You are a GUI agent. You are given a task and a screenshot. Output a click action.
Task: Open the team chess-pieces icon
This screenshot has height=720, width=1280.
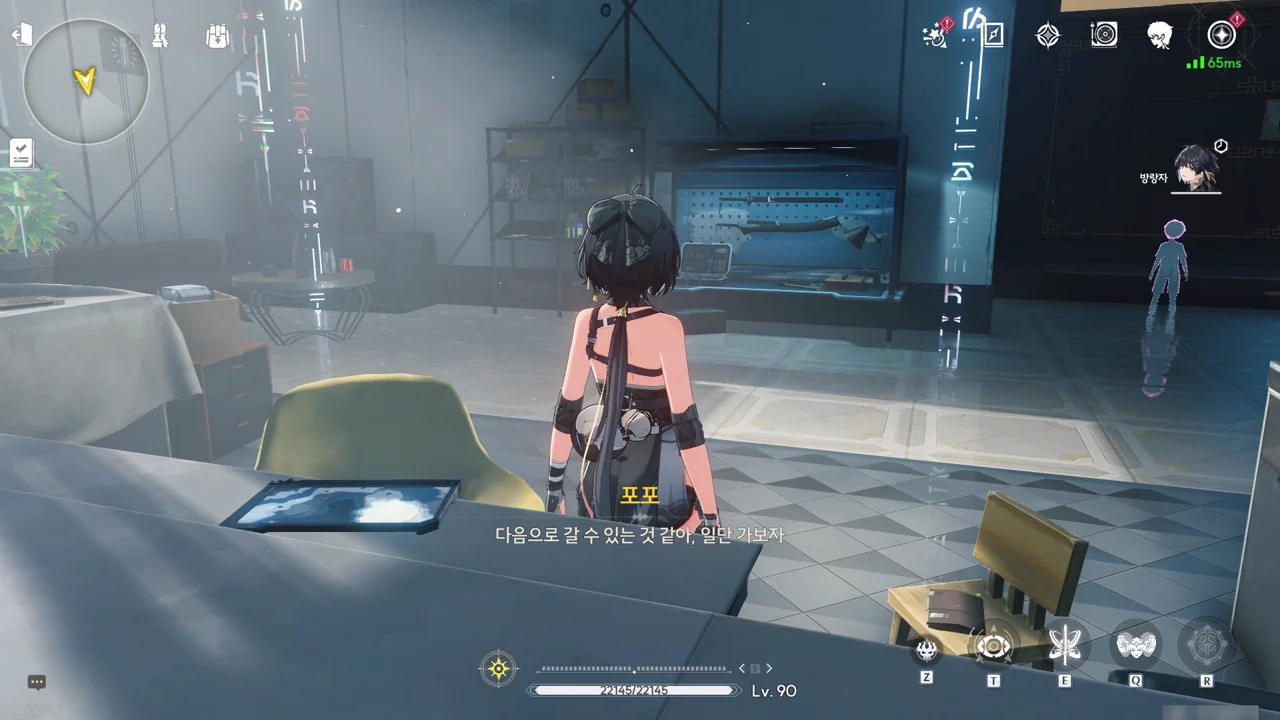click(160, 36)
